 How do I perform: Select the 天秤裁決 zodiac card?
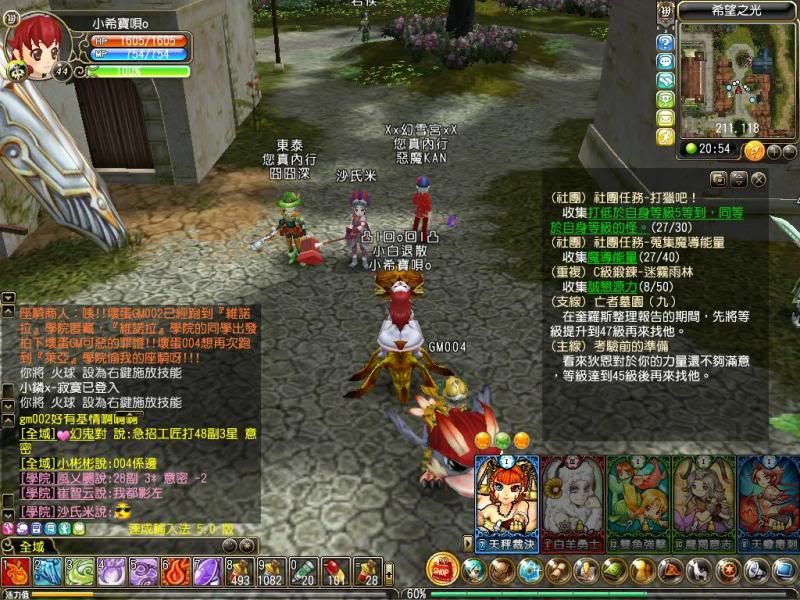(506, 496)
